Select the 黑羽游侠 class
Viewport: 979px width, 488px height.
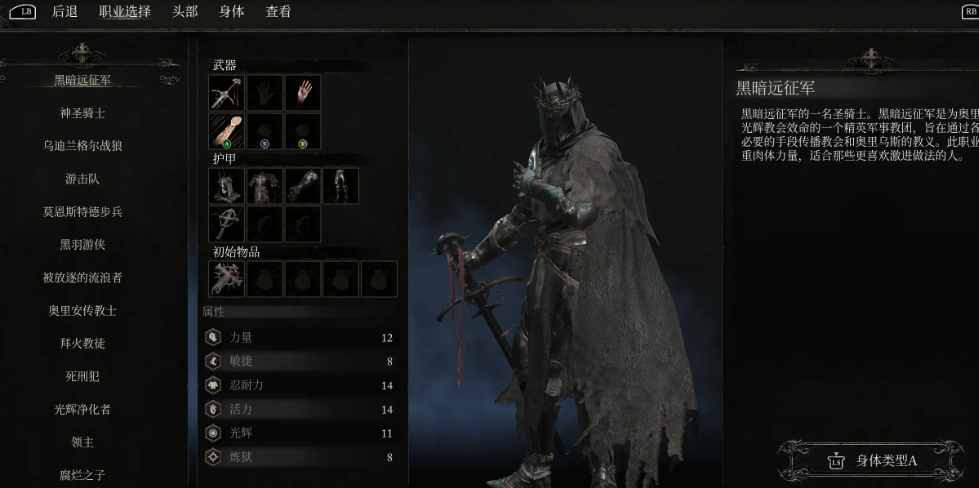pyautogui.click(x=83, y=244)
